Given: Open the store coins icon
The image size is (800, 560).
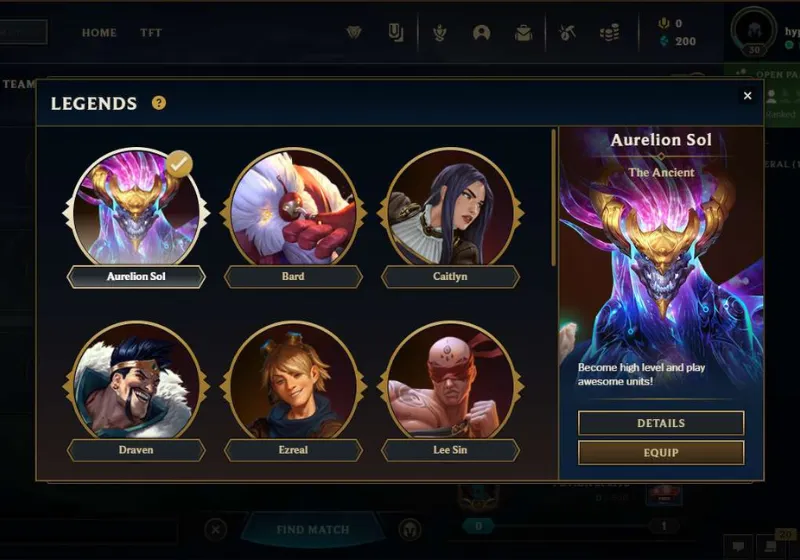Looking at the screenshot, I should coord(609,33).
